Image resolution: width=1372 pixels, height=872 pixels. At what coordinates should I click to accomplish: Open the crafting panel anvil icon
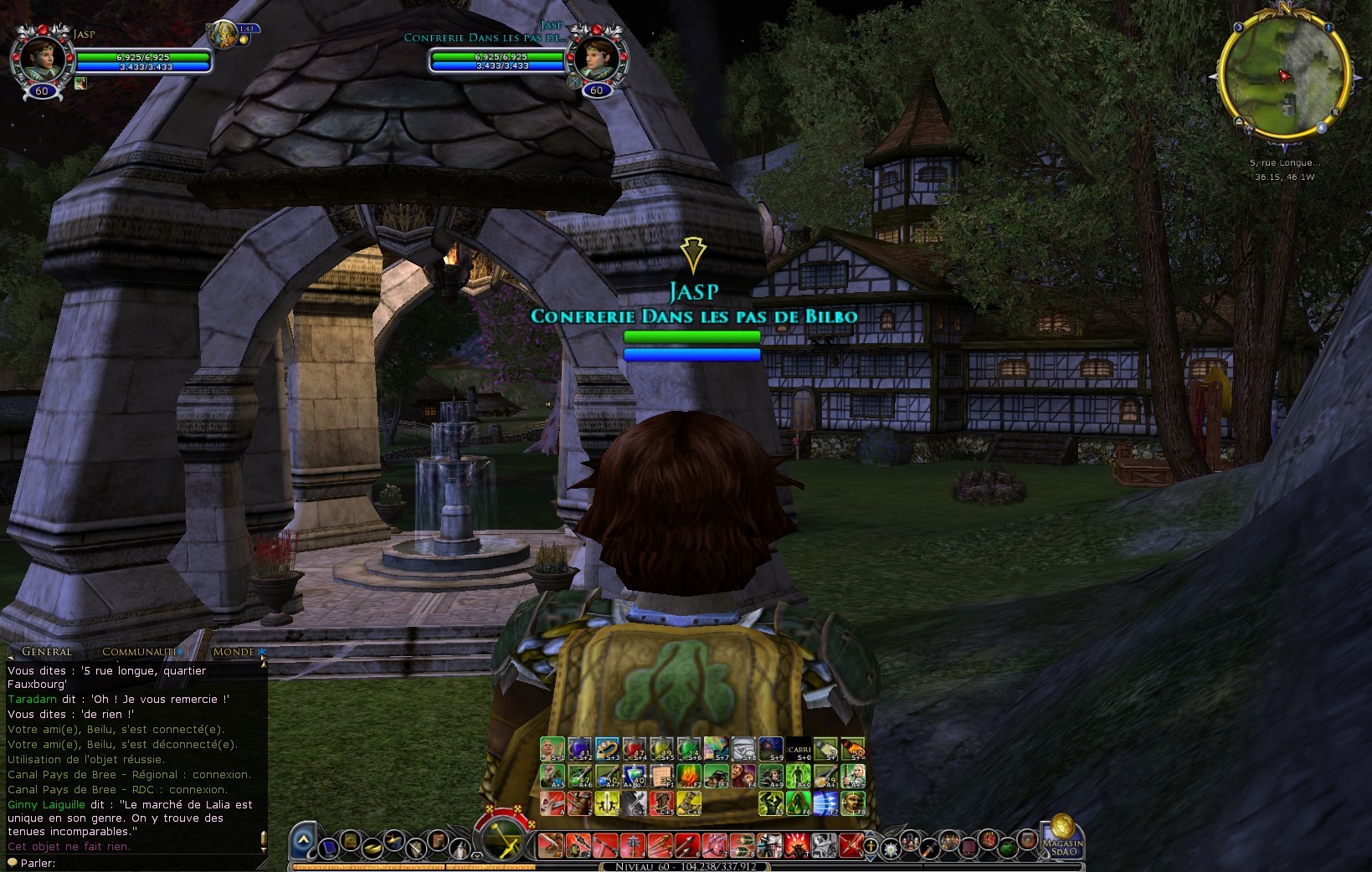coord(393,842)
